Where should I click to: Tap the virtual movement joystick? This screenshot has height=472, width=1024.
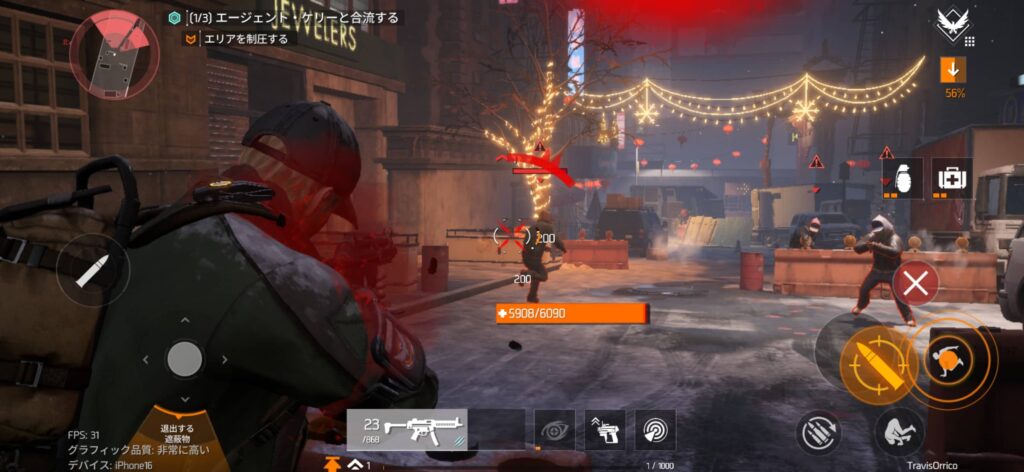[x=184, y=358]
